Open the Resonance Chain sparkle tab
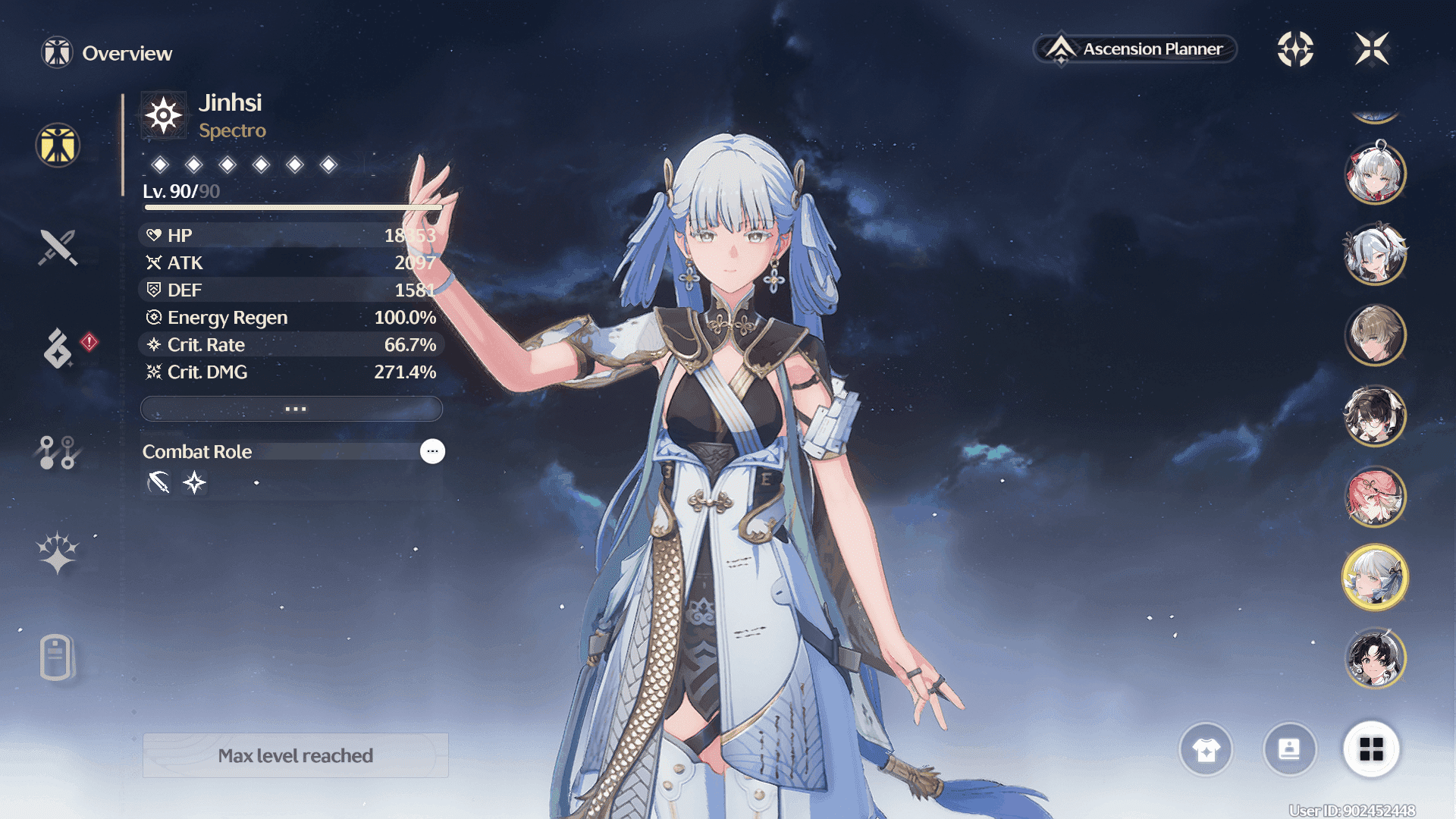Screen dimensions: 1456x819 pos(58,552)
